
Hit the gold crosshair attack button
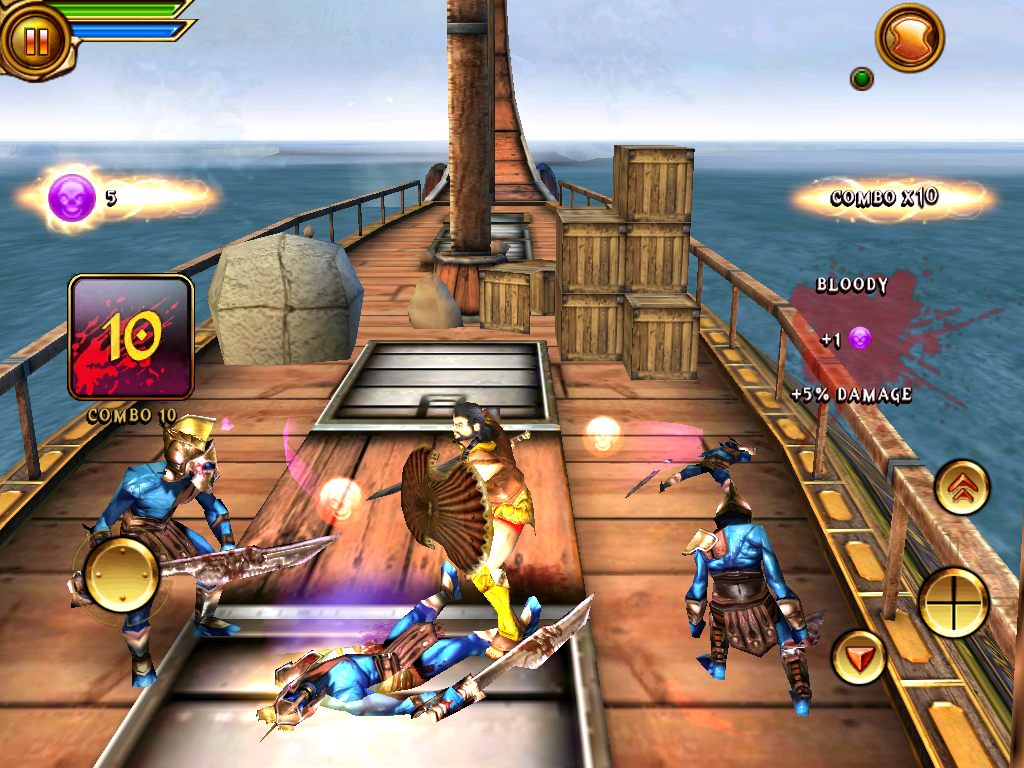(x=953, y=602)
